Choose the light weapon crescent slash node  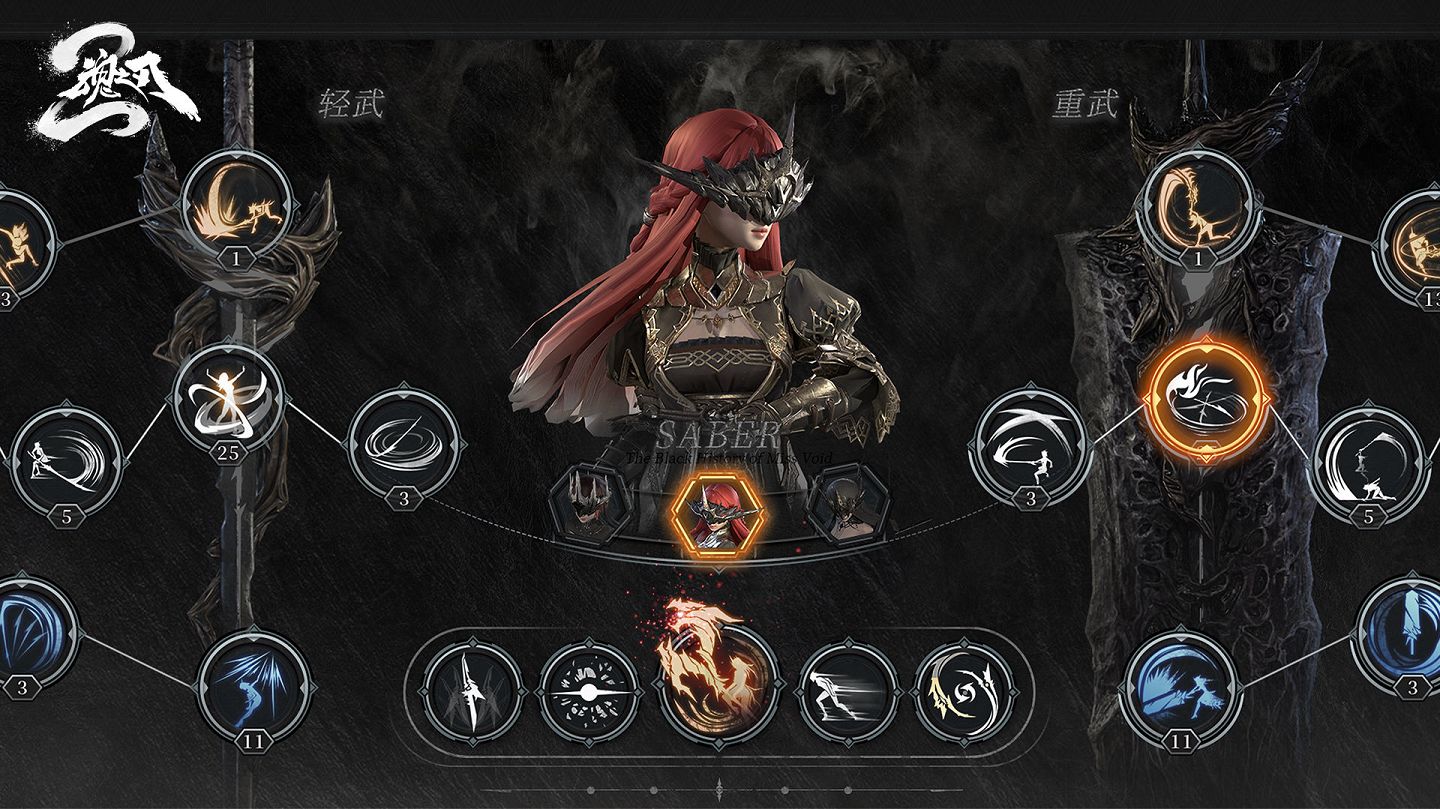click(x=237, y=204)
